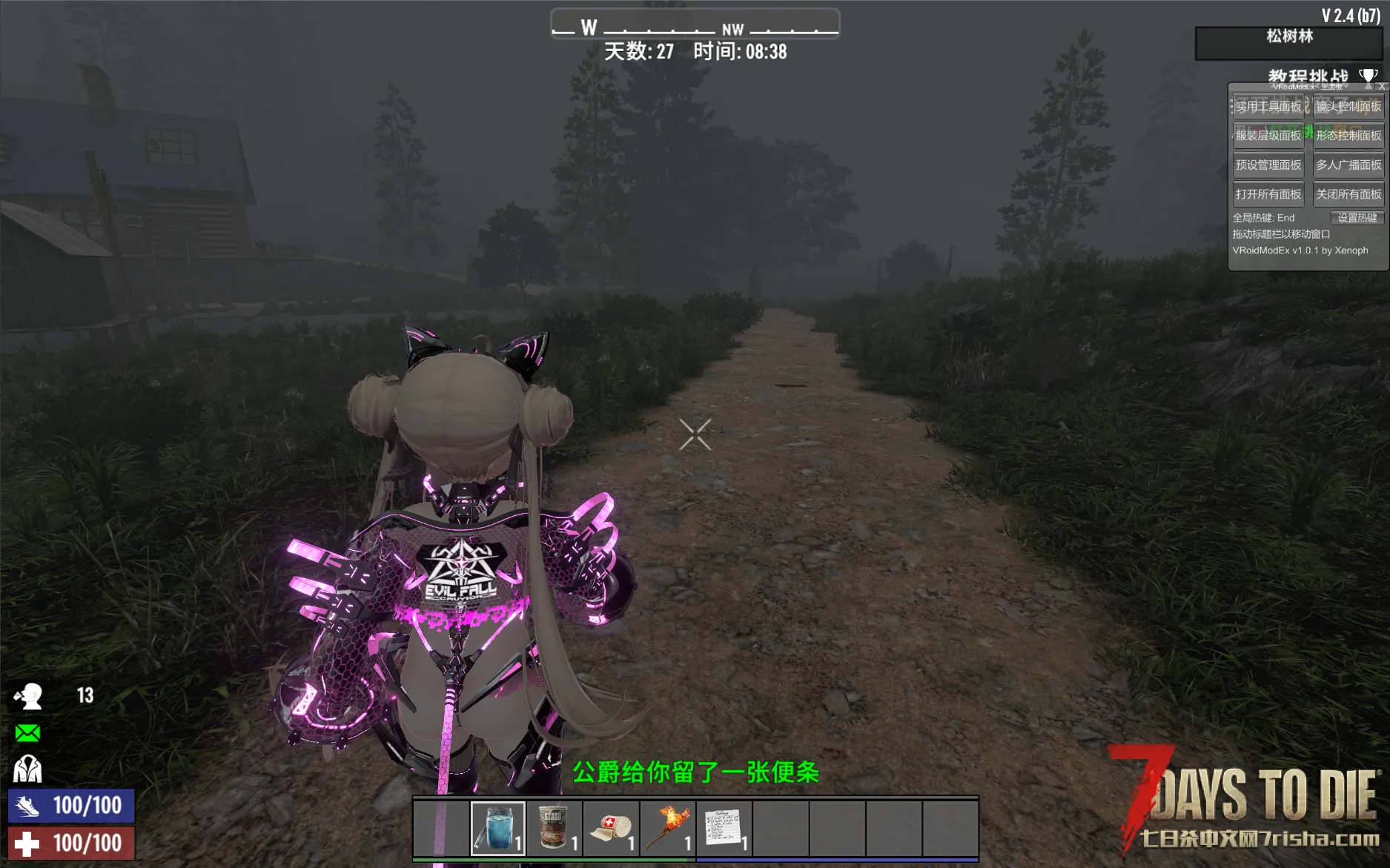
Task: Open the 镜头控制面板 camera control panel
Action: click(1348, 107)
